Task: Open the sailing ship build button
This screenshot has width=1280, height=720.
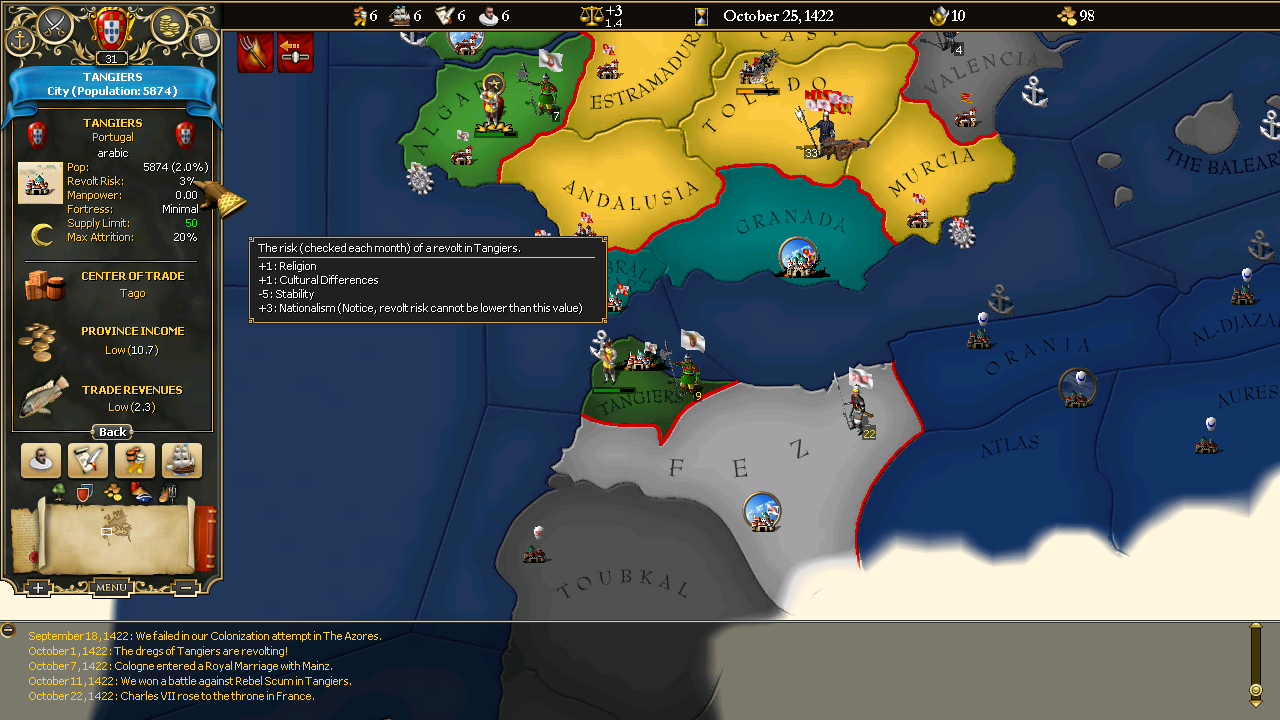Action: (x=182, y=461)
